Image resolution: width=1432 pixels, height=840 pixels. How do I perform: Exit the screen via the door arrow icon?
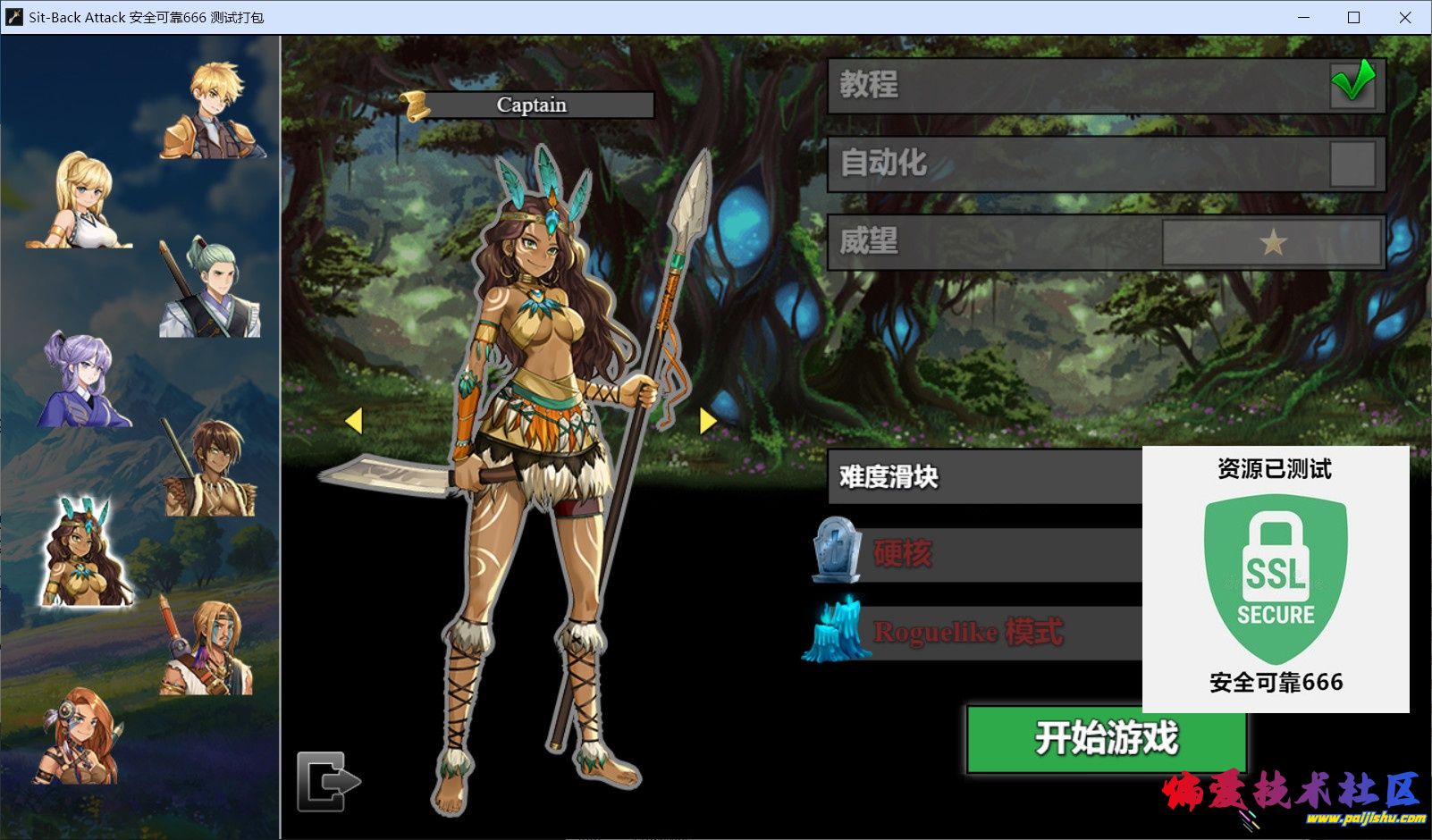click(326, 781)
